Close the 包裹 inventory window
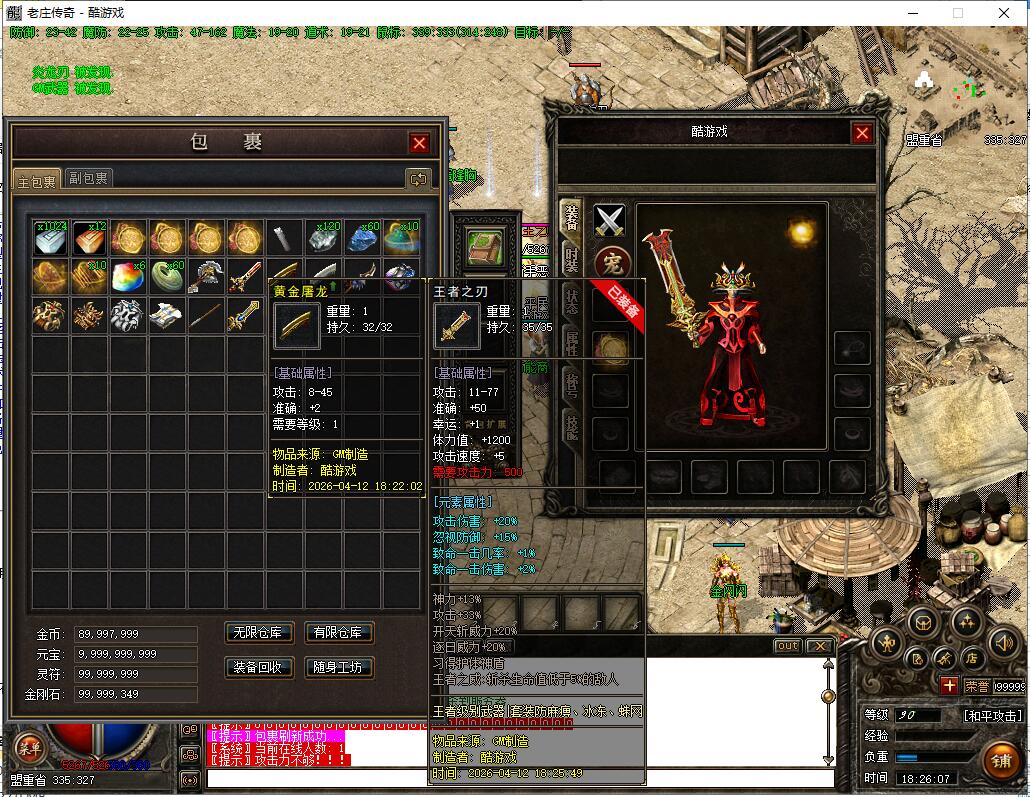The height and width of the screenshot is (797, 1030). tap(419, 143)
